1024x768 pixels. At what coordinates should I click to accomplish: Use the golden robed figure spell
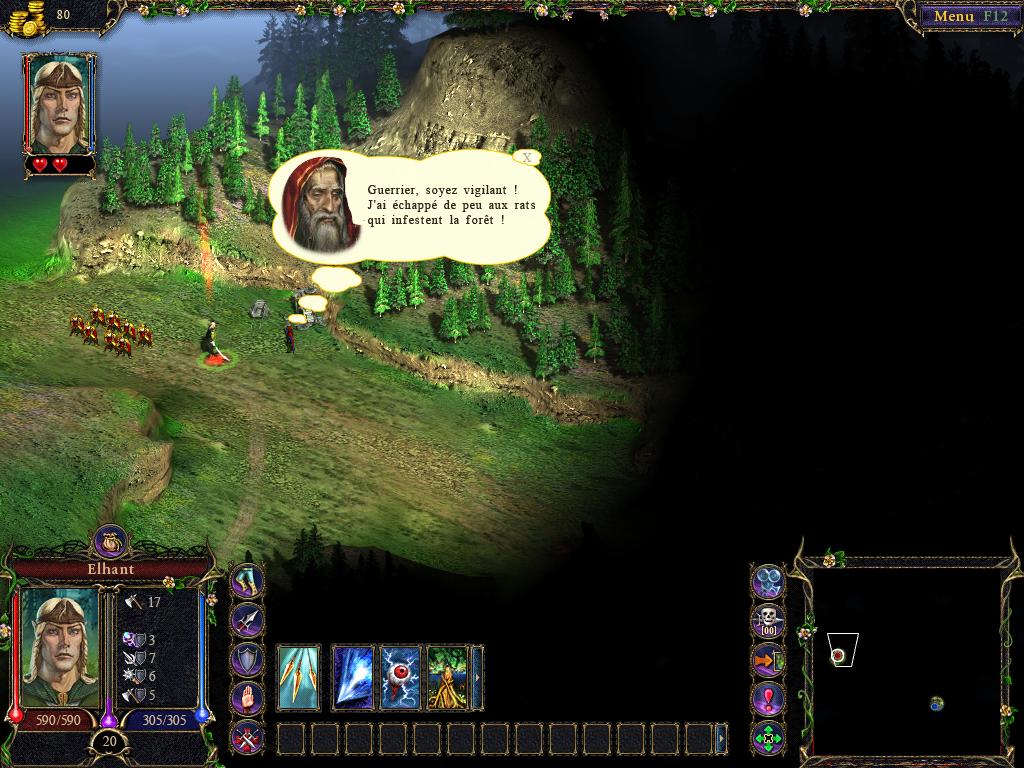pyautogui.click(x=447, y=677)
